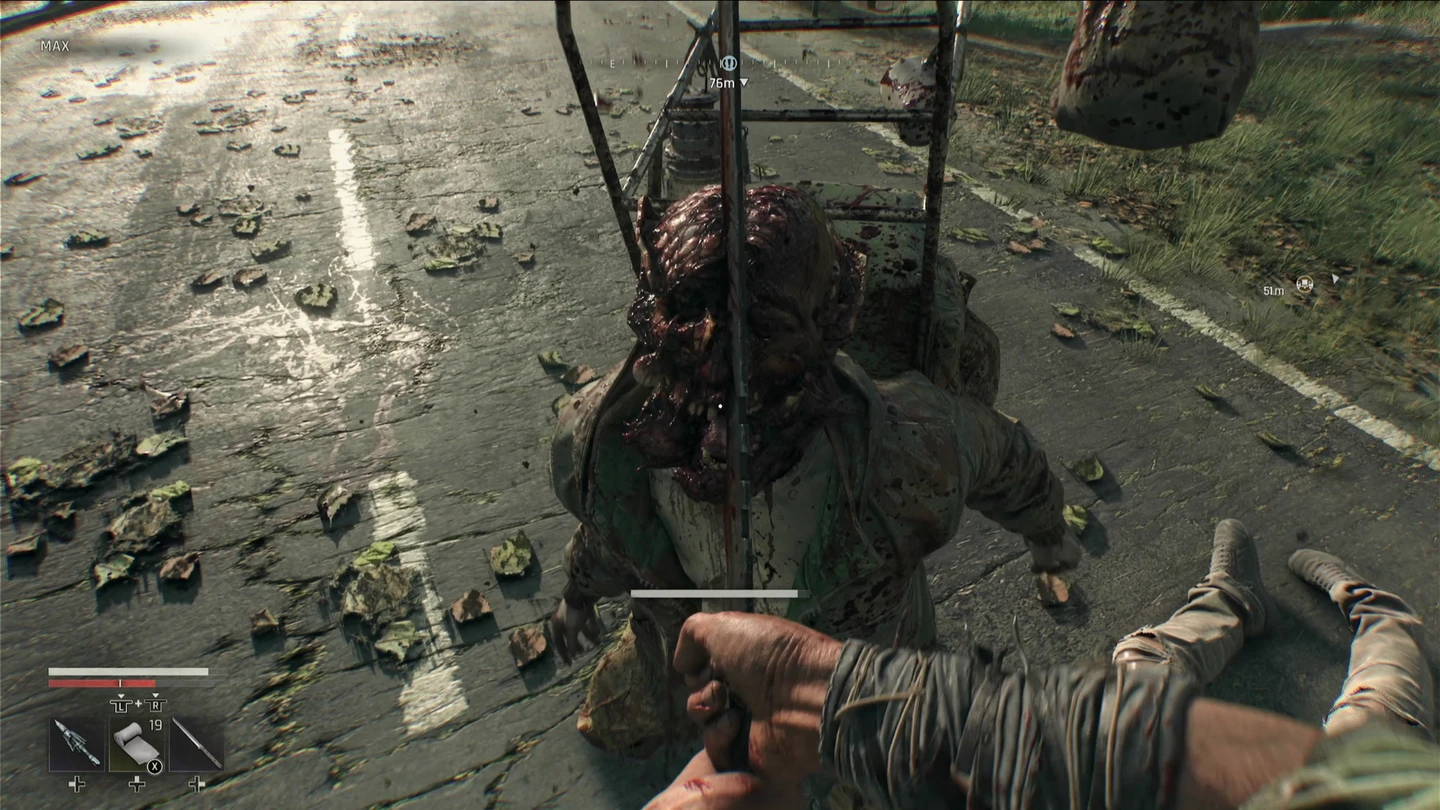Click the red health bar

[103, 683]
